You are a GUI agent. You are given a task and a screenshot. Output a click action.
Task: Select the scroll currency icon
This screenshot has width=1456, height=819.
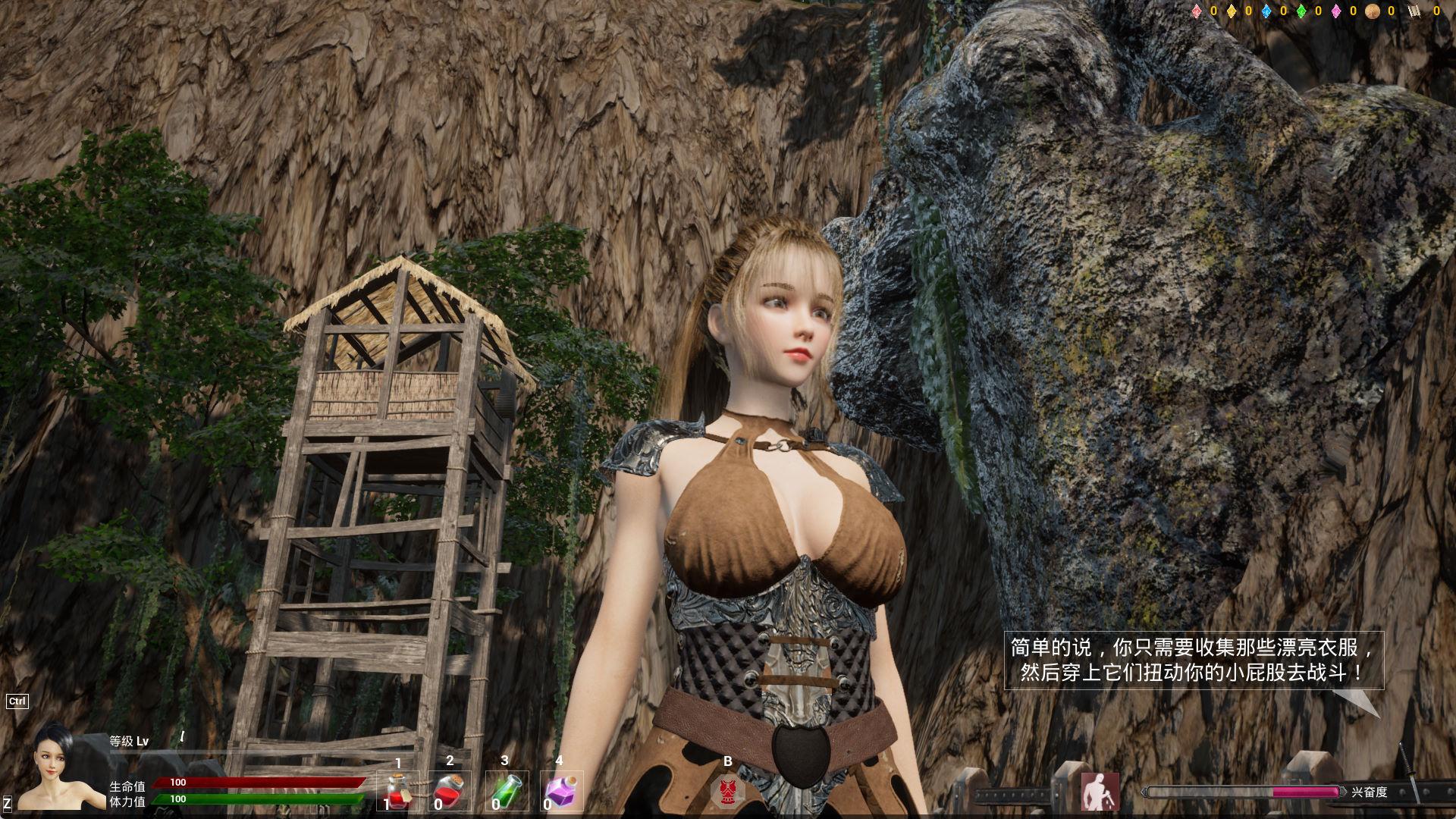coord(1413,11)
